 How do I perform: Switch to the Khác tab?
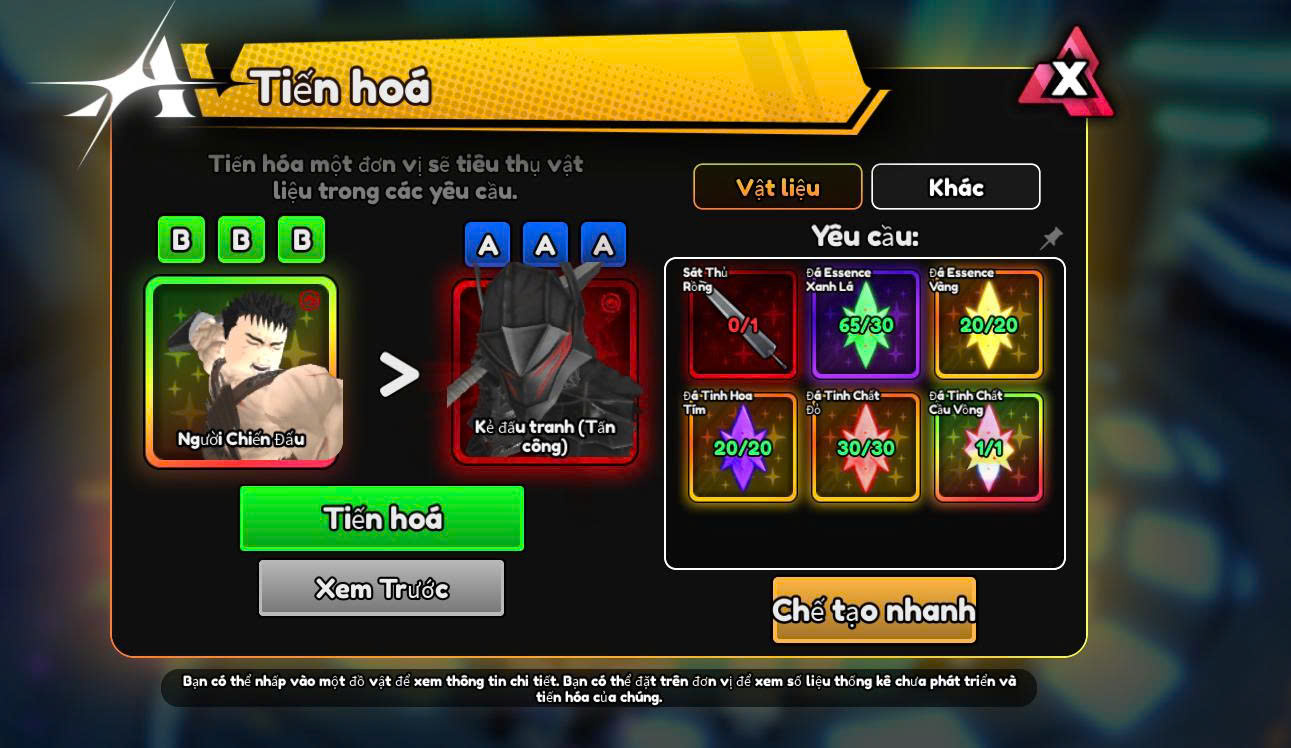[955, 187]
